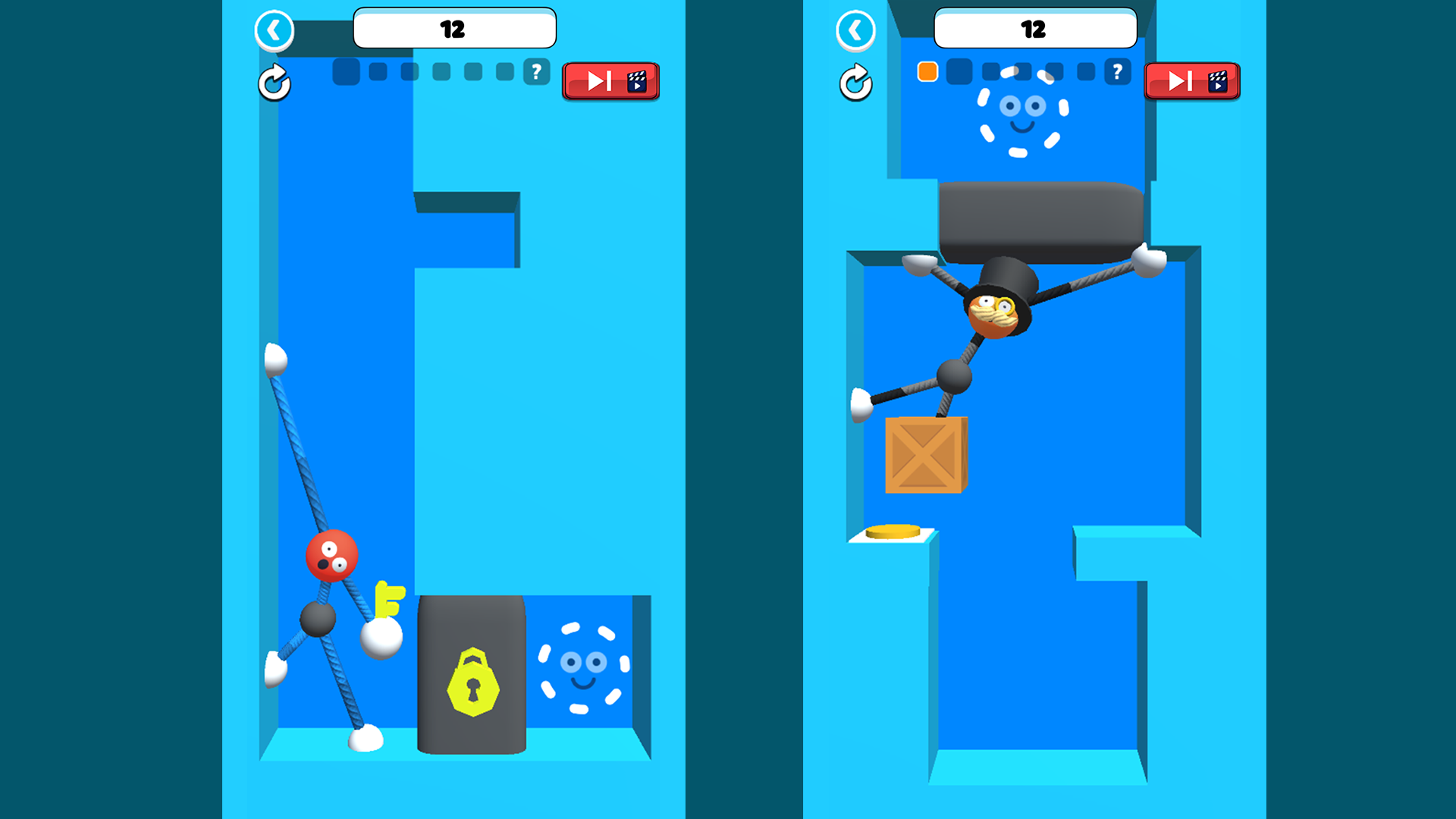The image size is (1456, 819).
Task: Click the orange completed level square in the progress bar
Action: [x=927, y=72]
